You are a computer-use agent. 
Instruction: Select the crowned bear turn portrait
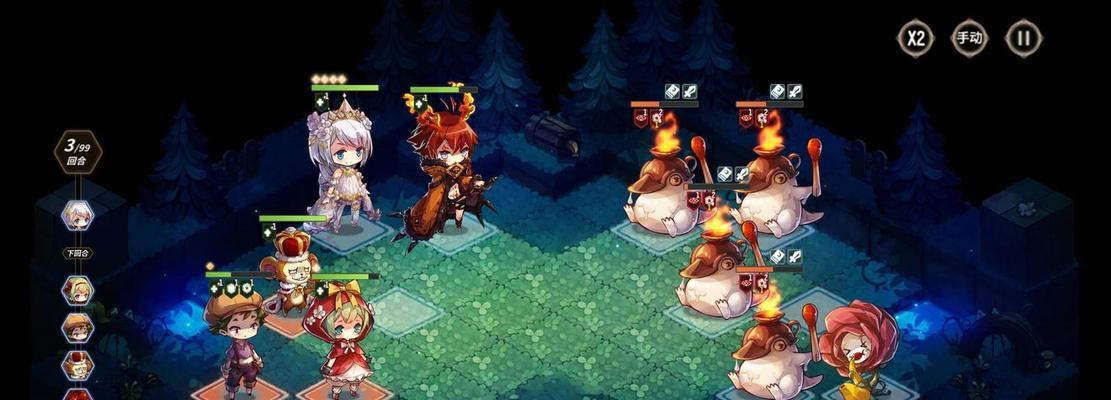pyautogui.click(x=78, y=363)
